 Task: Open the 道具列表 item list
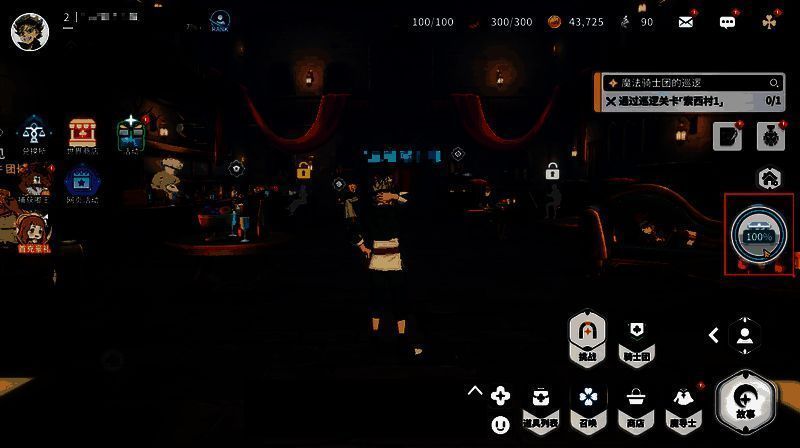[542, 407]
